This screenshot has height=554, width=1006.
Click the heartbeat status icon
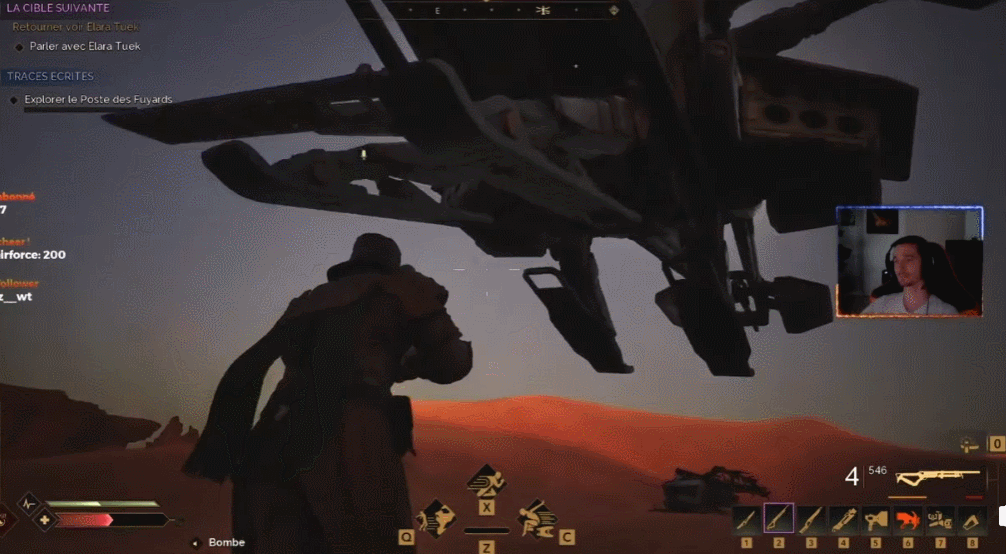(28, 503)
